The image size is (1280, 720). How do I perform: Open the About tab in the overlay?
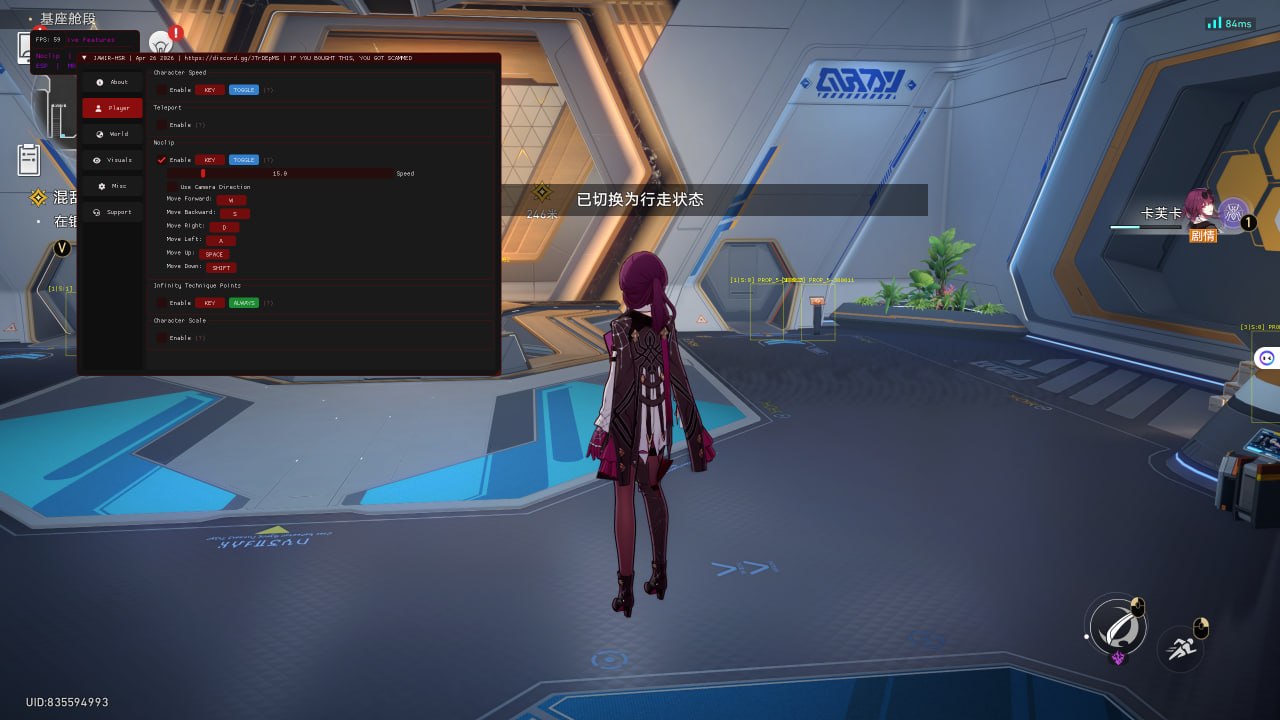click(x=112, y=82)
